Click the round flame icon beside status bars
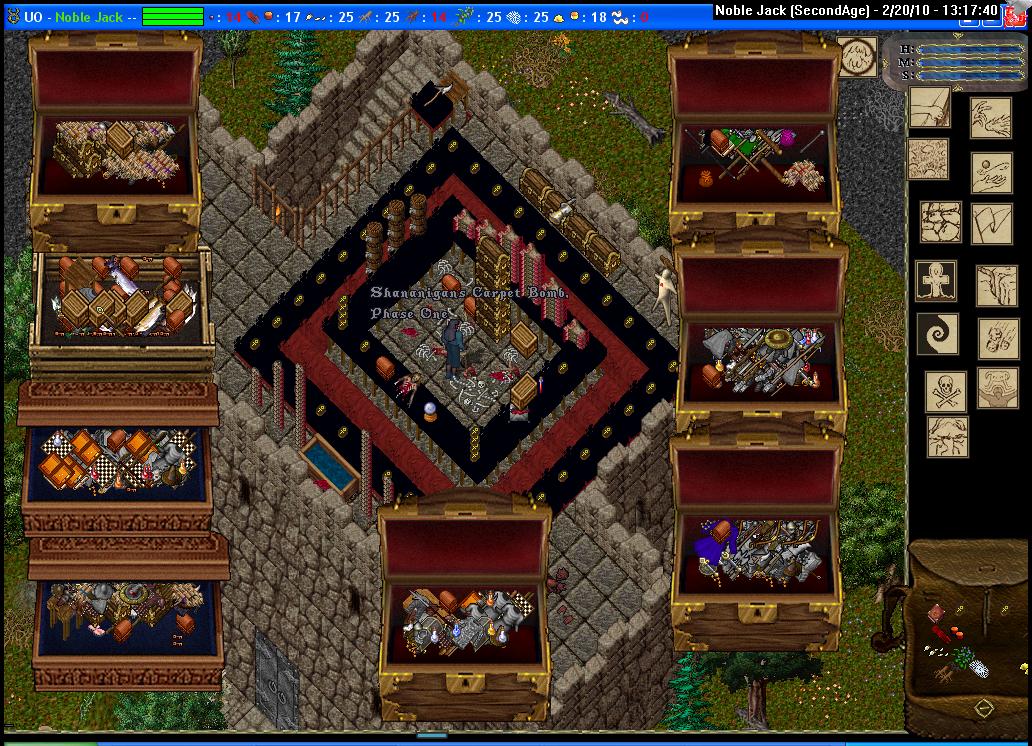The height and width of the screenshot is (746, 1032). click(x=857, y=57)
